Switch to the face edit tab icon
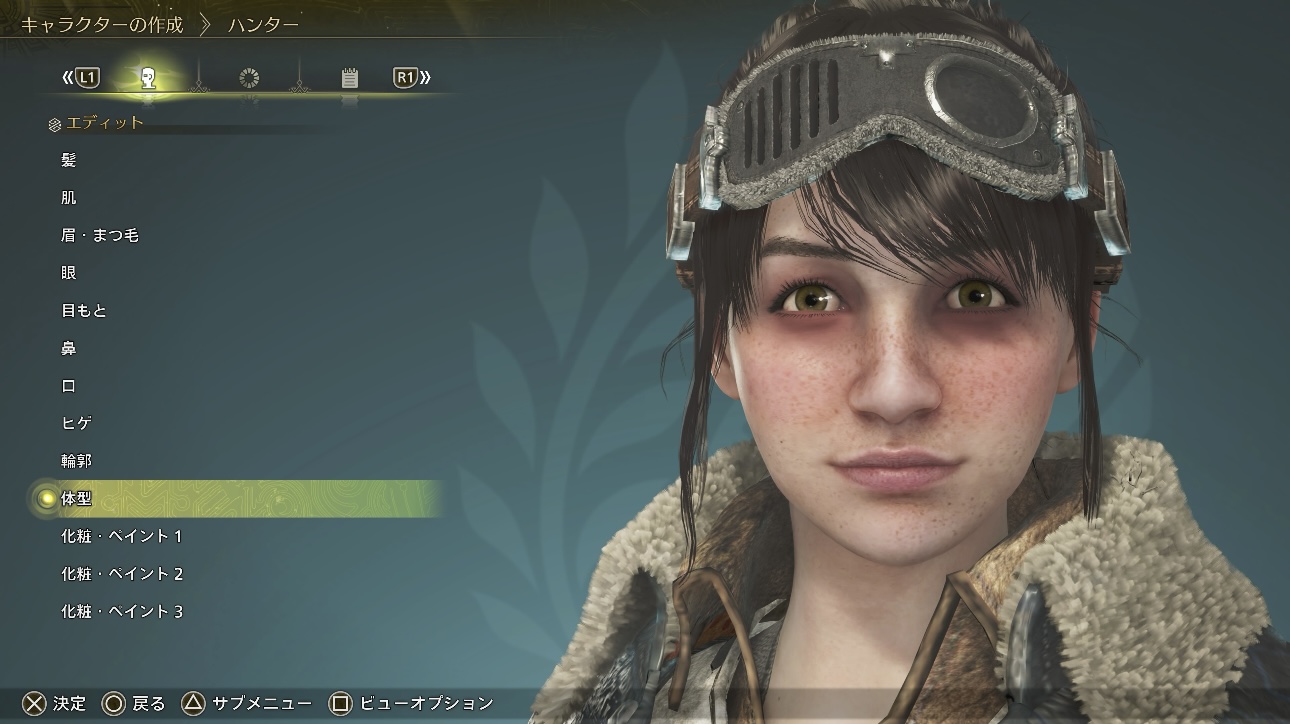The width and height of the screenshot is (1290, 724). coord(148,78)
